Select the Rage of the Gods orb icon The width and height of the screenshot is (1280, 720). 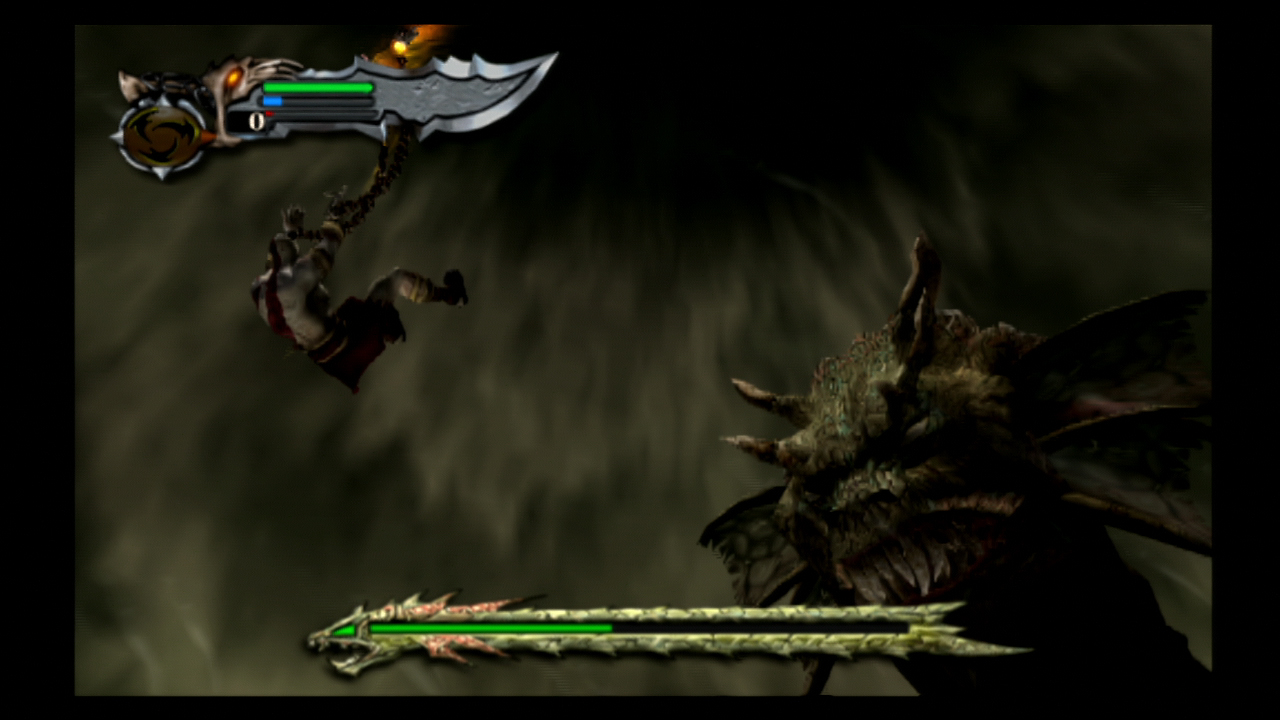[x=163, y=137]
